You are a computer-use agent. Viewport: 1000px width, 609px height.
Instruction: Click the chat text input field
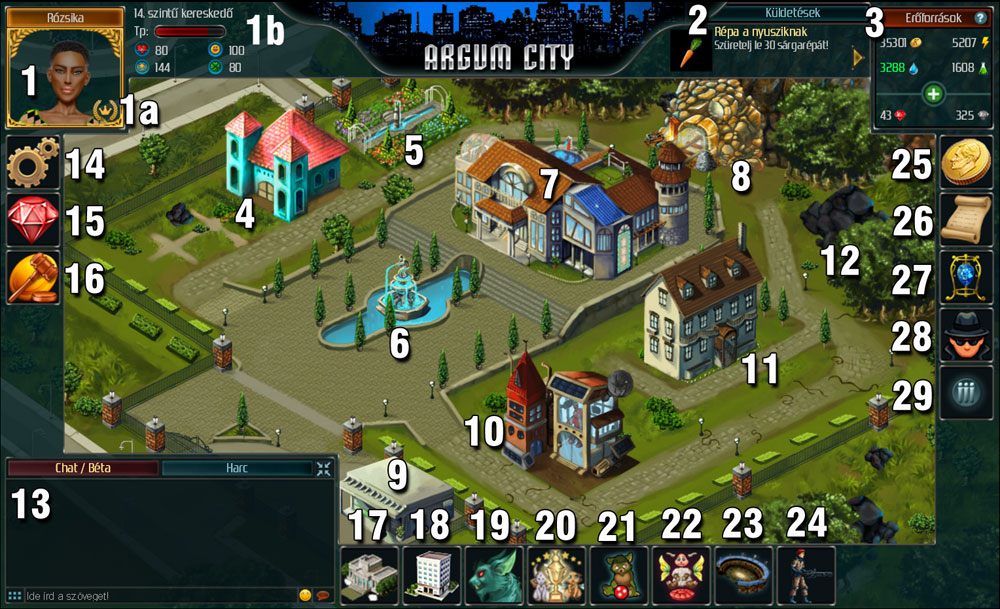tap(150, 596)
